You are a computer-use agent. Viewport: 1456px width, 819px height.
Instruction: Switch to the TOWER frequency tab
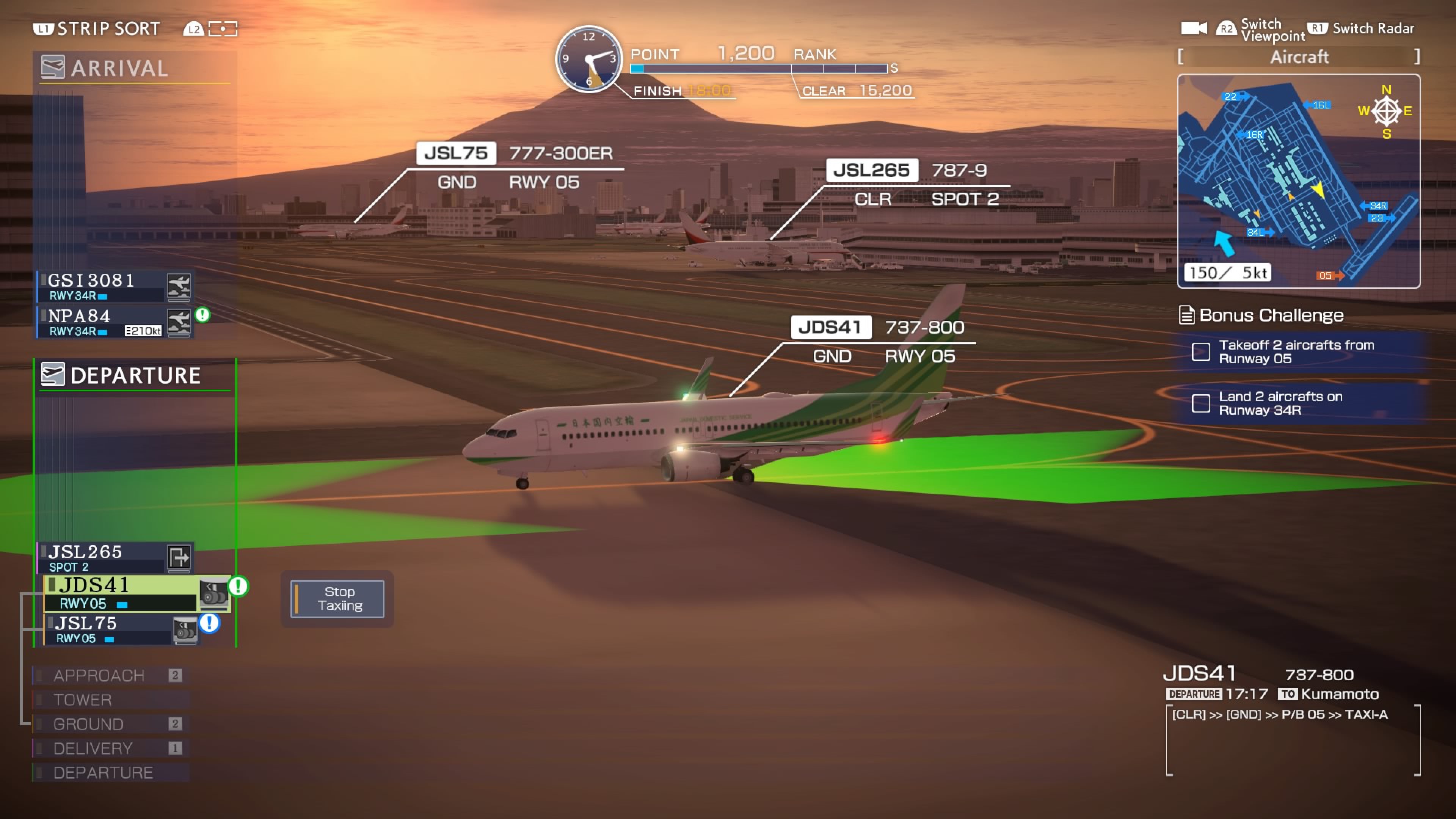[x=83, y=700]
